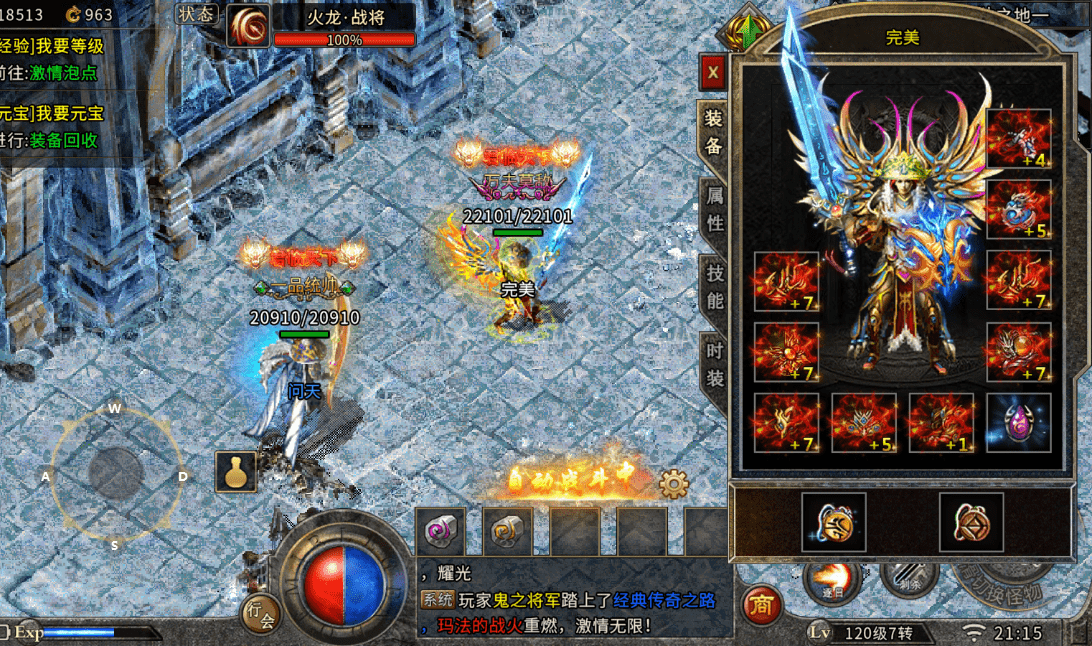Open auto-fight settings gear
This screenshot has width=1092, height=646.
pyautogui.click(x=674, y=485)
